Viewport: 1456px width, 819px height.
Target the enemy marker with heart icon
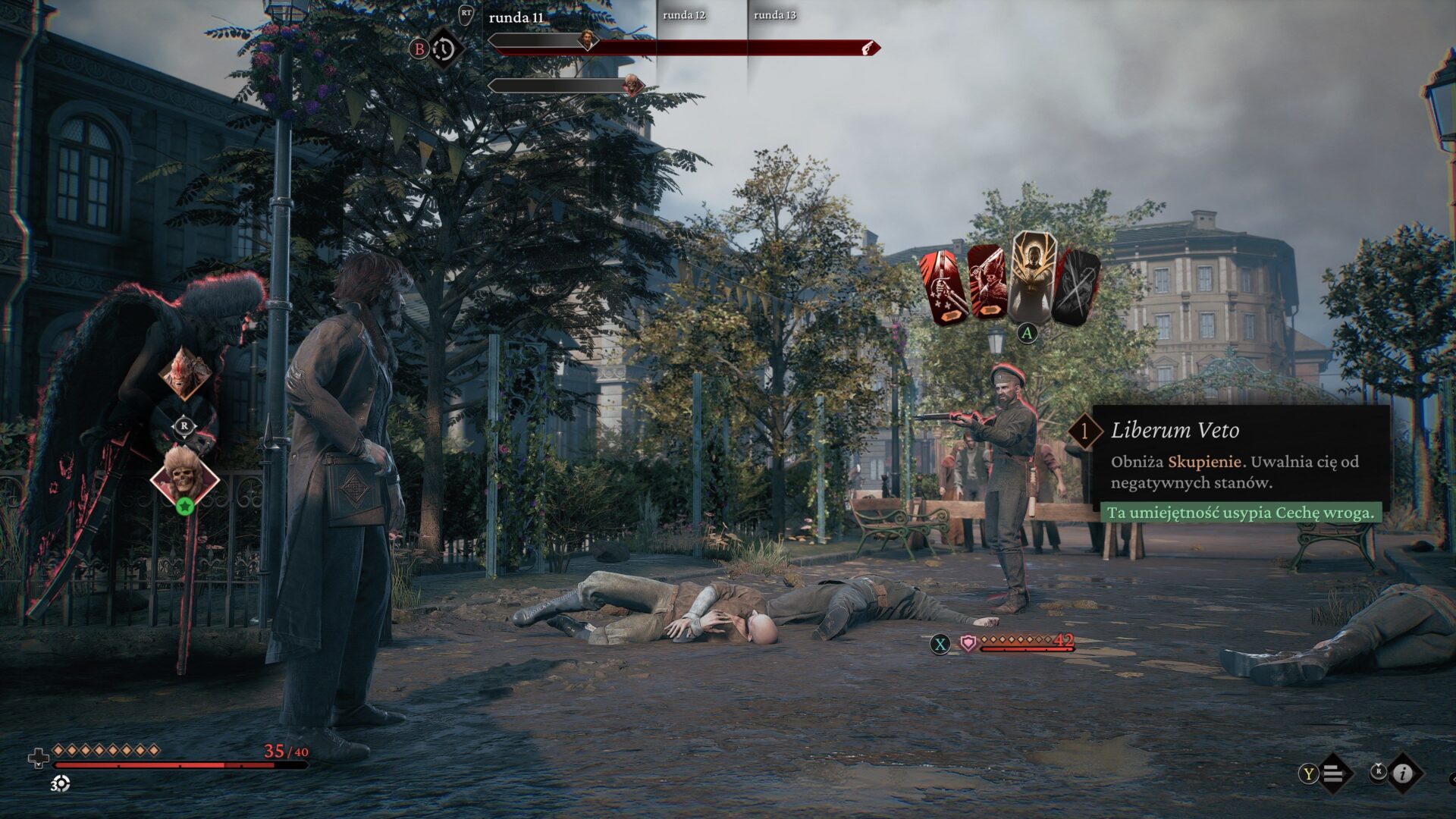(x=968, y=644)
